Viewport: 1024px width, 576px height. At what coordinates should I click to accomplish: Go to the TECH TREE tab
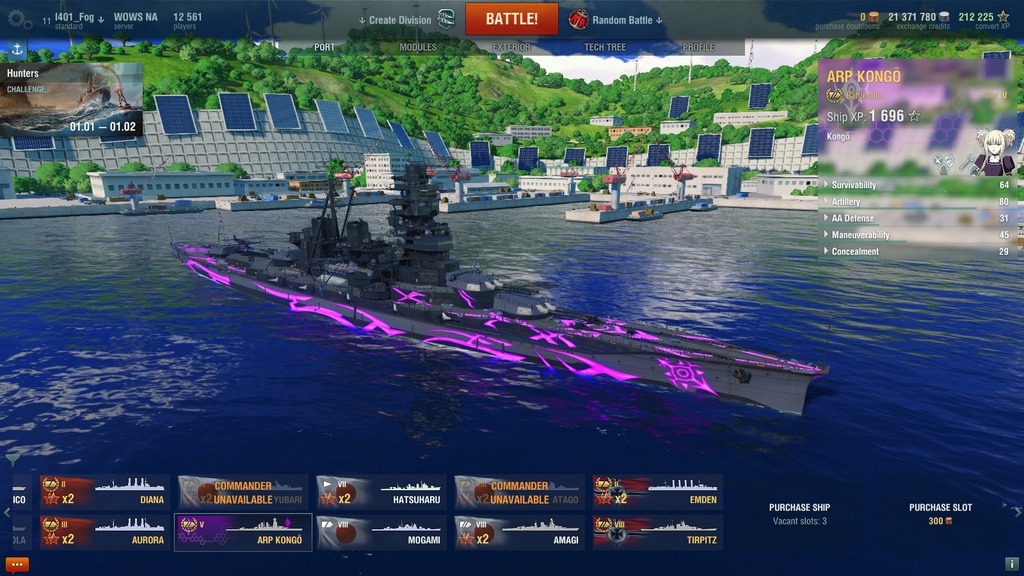(605, 47)
